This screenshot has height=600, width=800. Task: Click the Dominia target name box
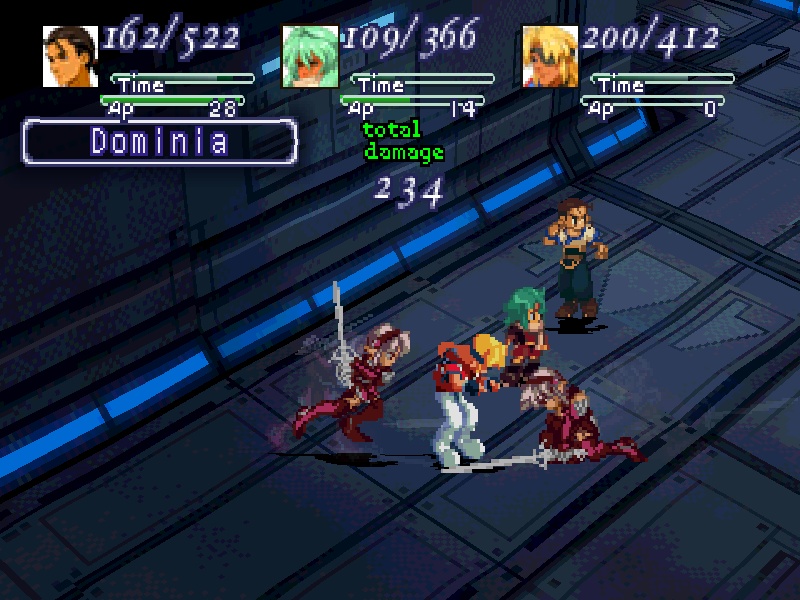pyautogui.click(x=160, y=142)
